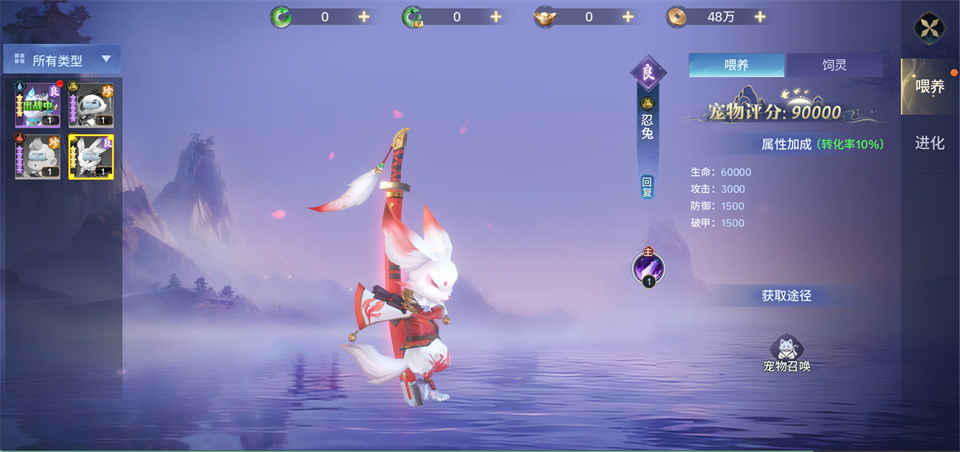Viewport: 960px width, 452px height.
Task: Select the 喂养 side tab
Action: tap(930, 87)
